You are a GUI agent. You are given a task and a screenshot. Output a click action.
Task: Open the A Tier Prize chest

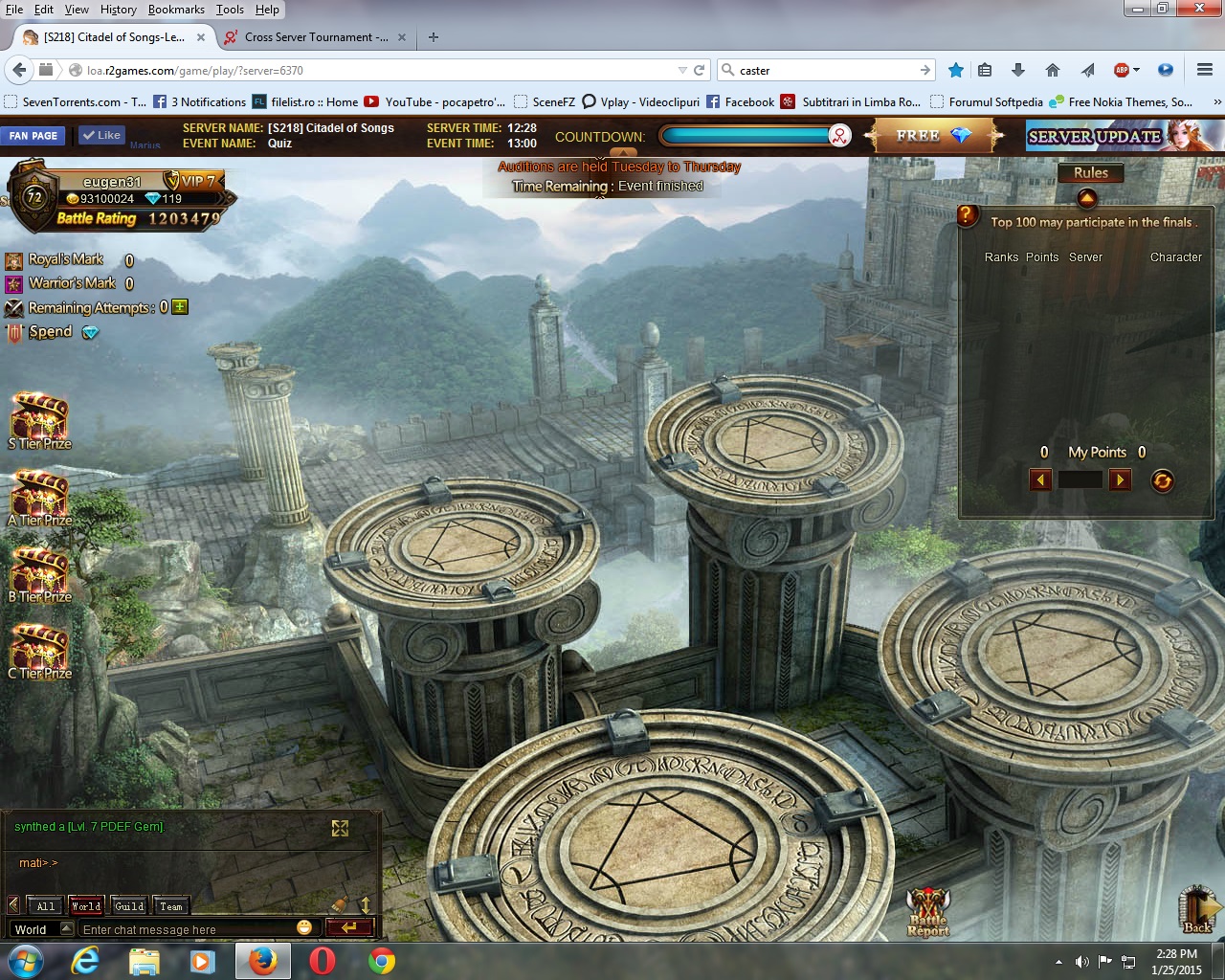[39, 497]
